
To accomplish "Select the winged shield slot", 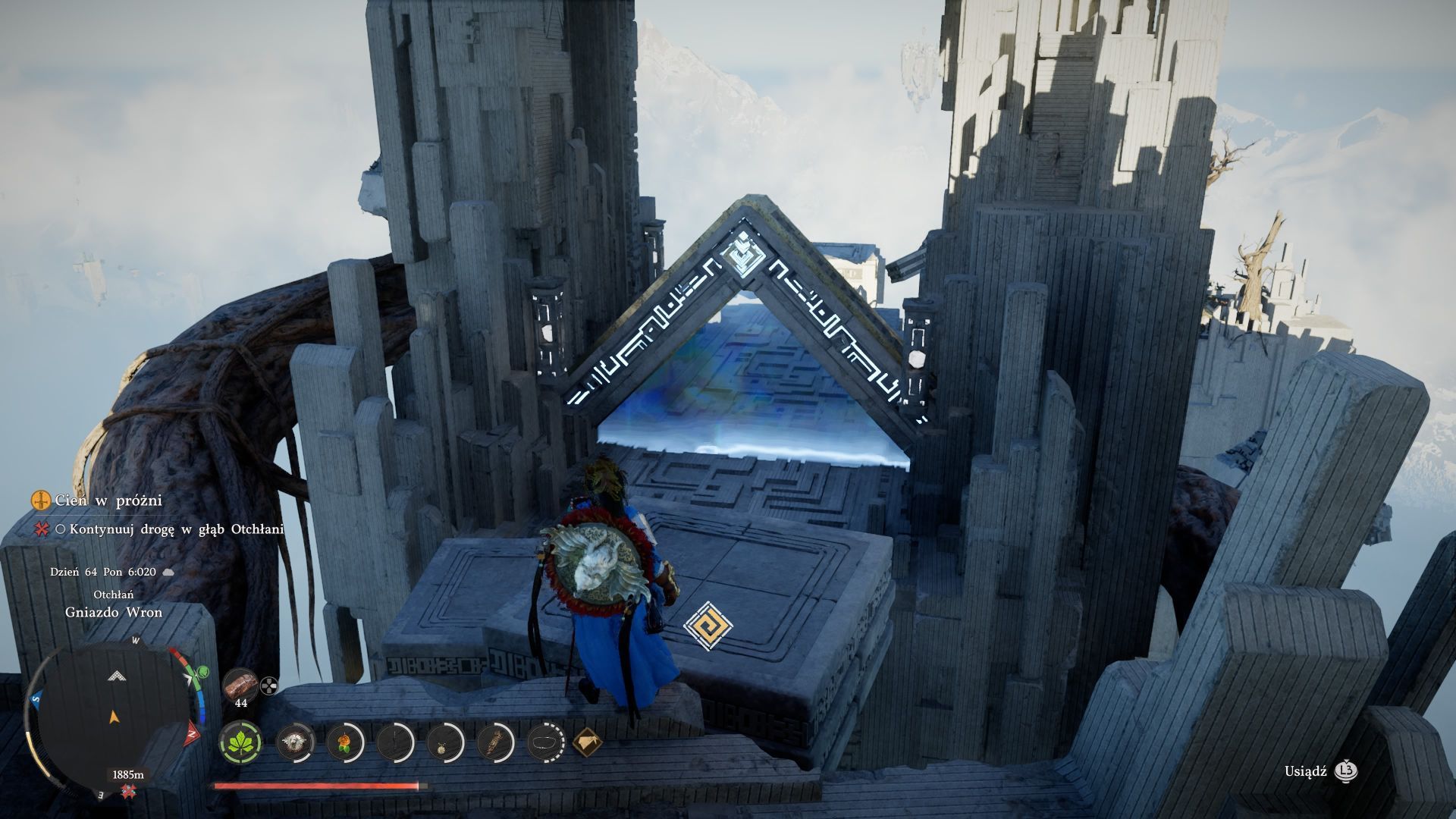I will (295, 742).
